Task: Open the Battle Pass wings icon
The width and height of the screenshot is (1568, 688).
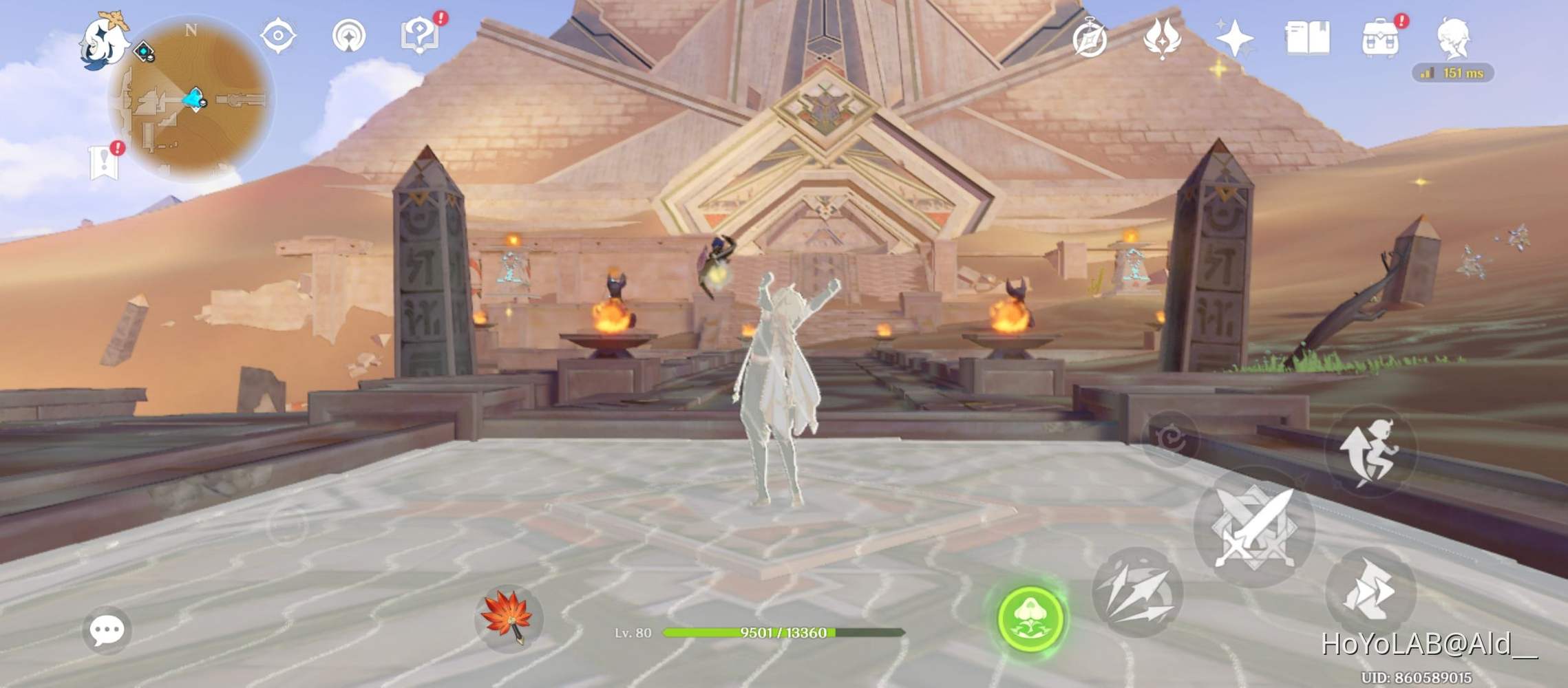Action: point(1161,39)
